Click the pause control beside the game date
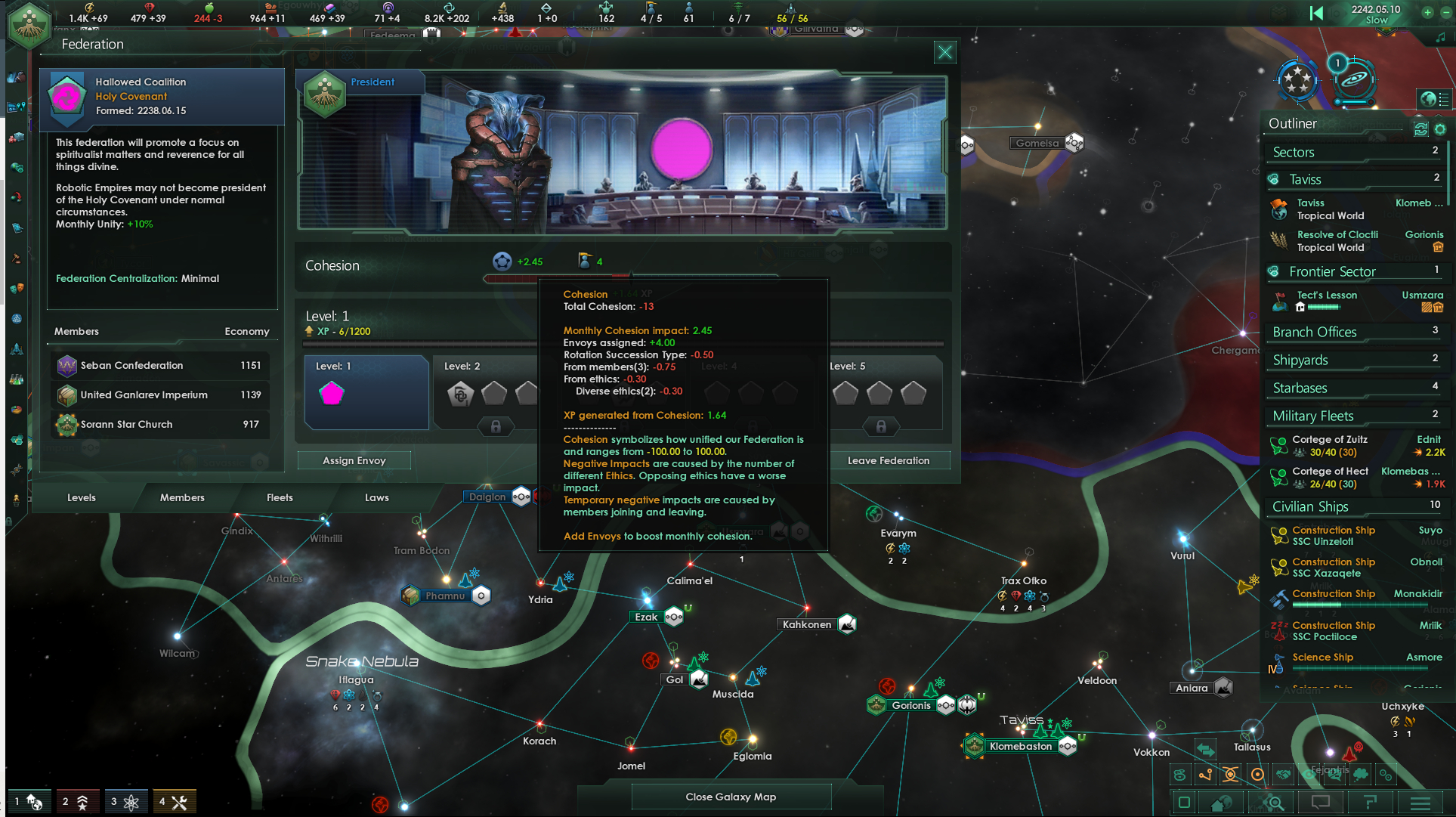Screen dimensions: 1456x817 pos(1316,13)
